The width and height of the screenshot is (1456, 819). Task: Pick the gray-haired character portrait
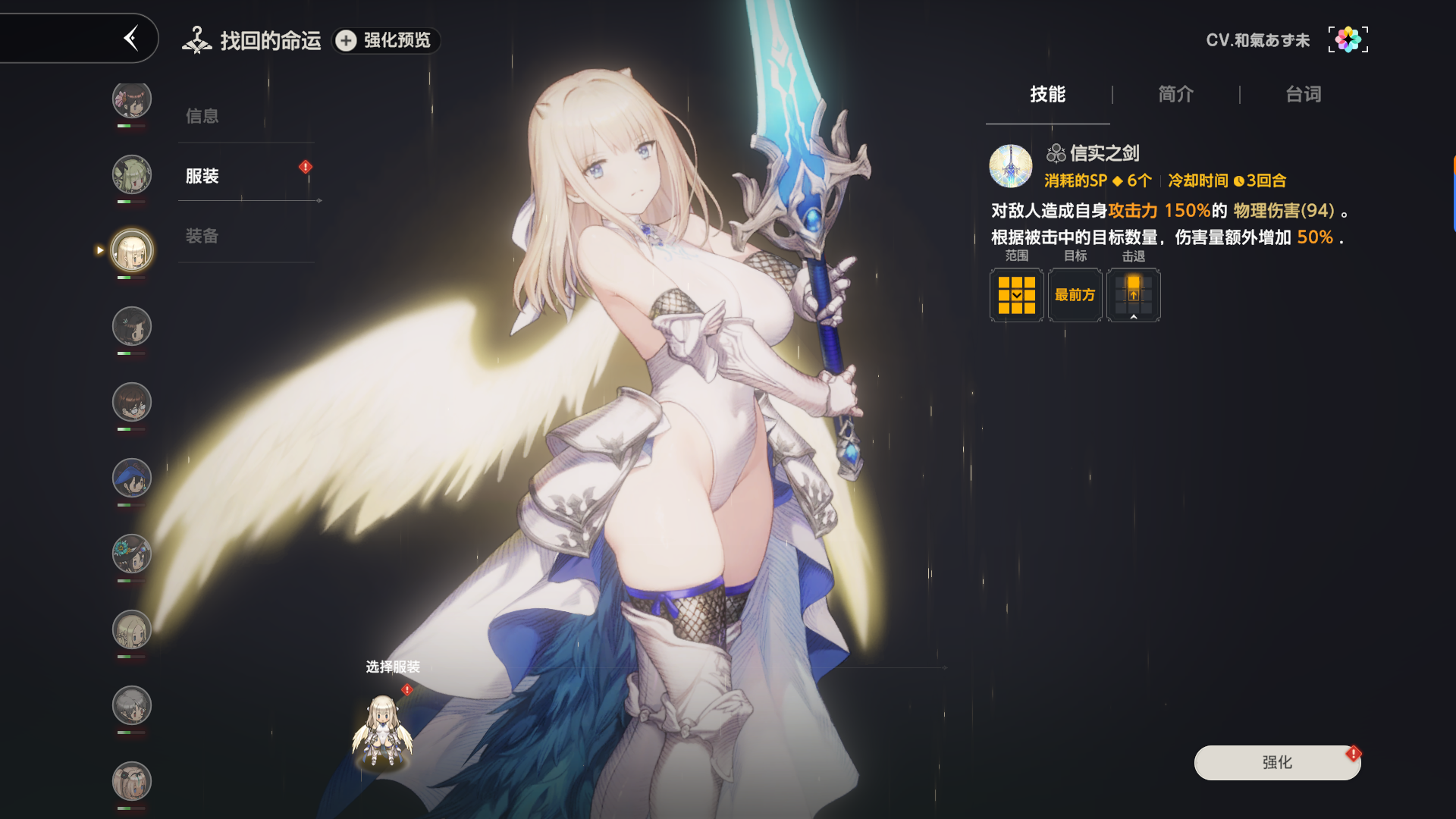click(x=132, y=706)
